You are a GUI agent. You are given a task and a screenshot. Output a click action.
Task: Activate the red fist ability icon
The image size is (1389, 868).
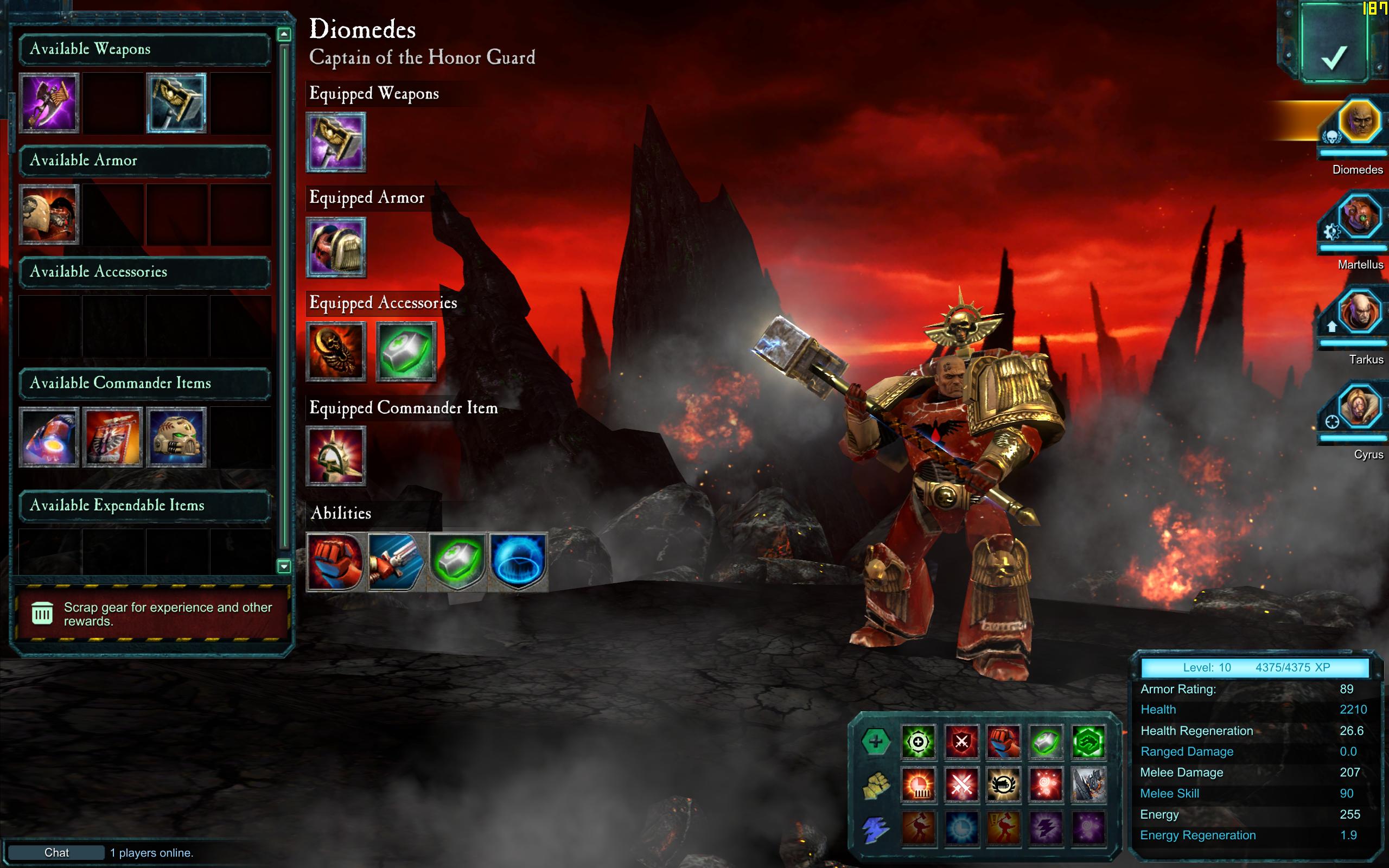(335, 562)
